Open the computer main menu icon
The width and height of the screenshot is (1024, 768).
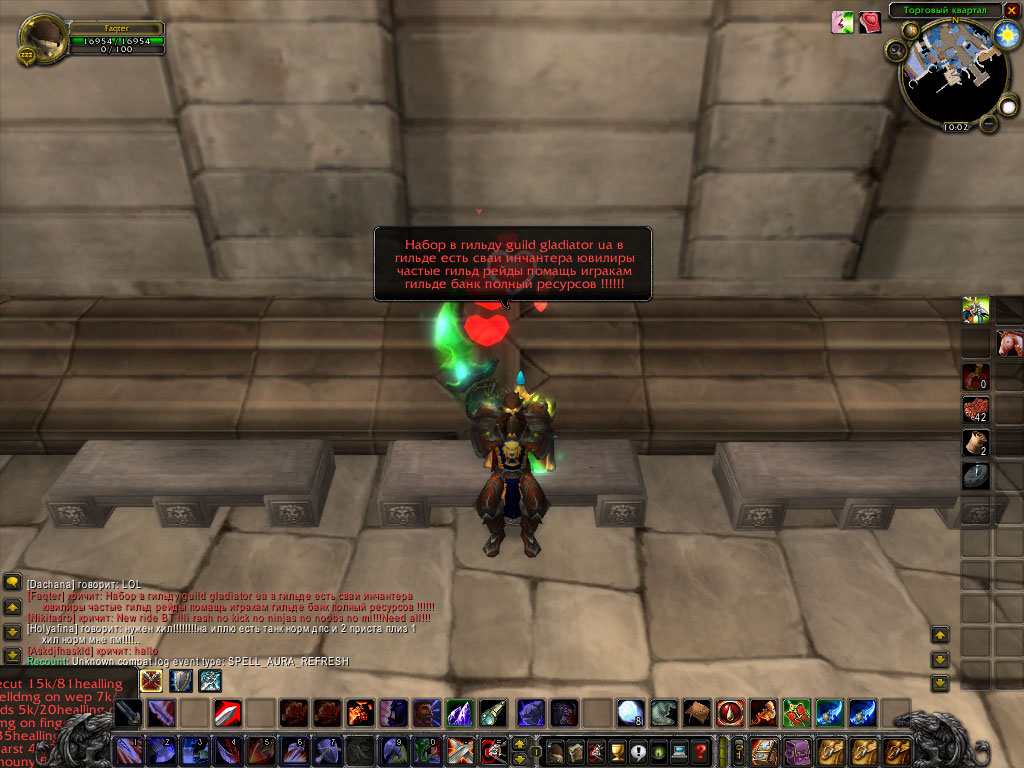coord(680,750)
